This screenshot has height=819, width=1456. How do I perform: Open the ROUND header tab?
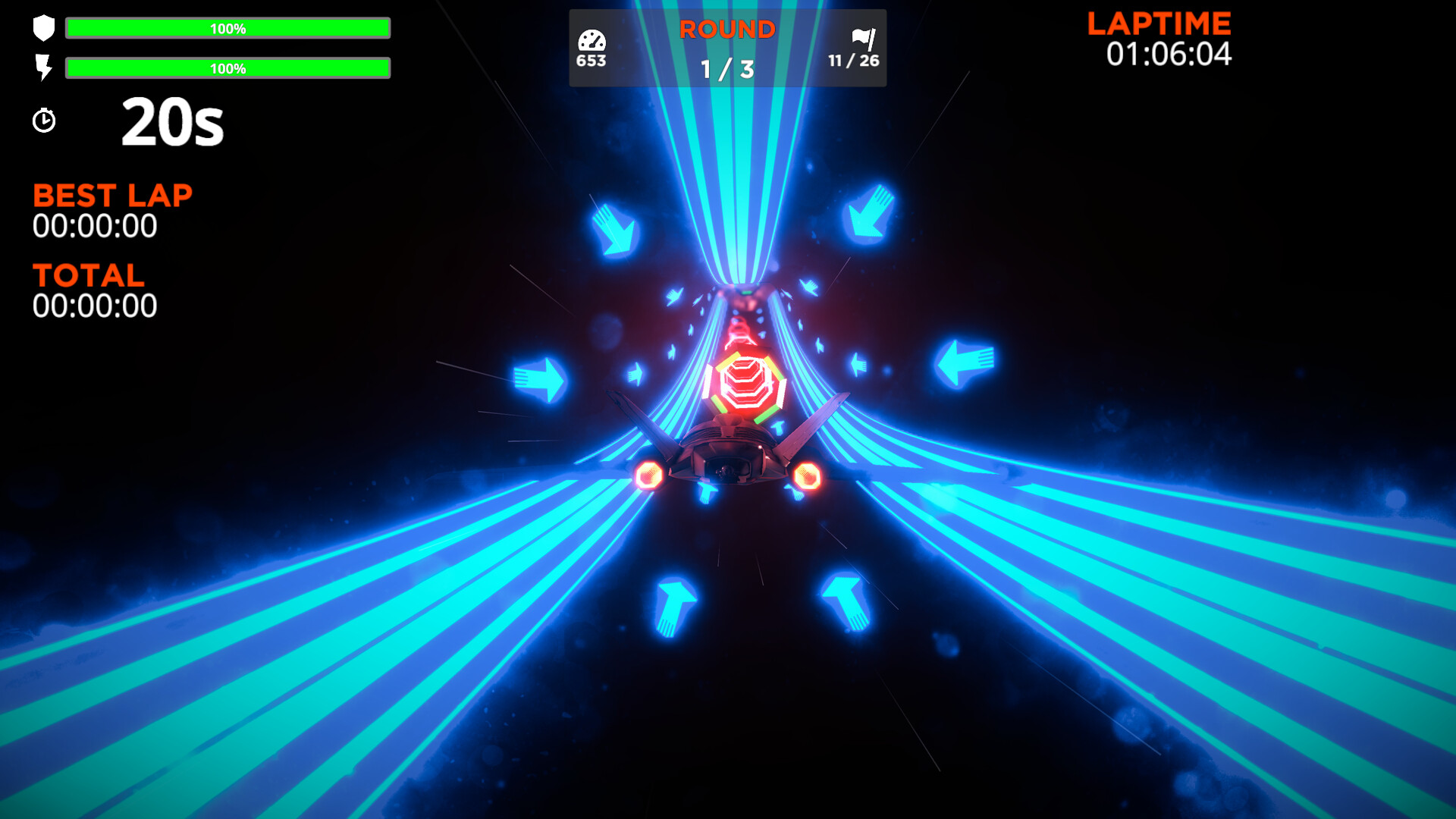pyautogui.click(x=727, y=30)
